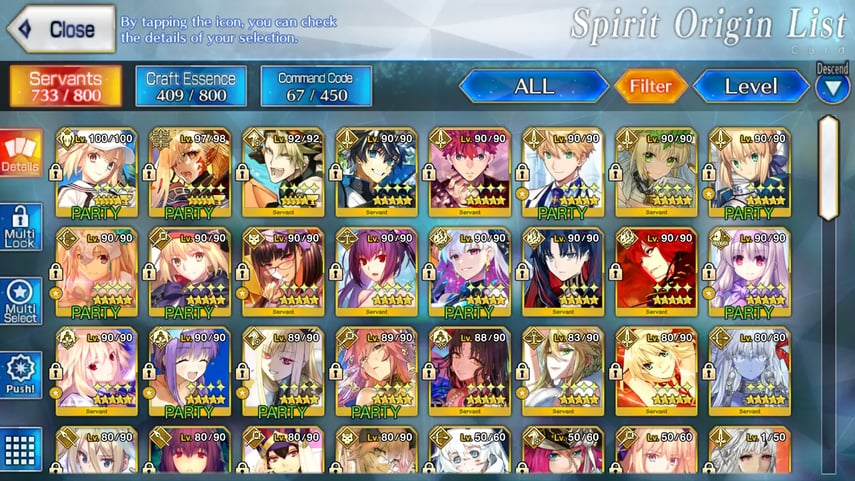Select the Lv. 97/98 servant card
This screenshot has height=481, width=855.
pos(190,172)
